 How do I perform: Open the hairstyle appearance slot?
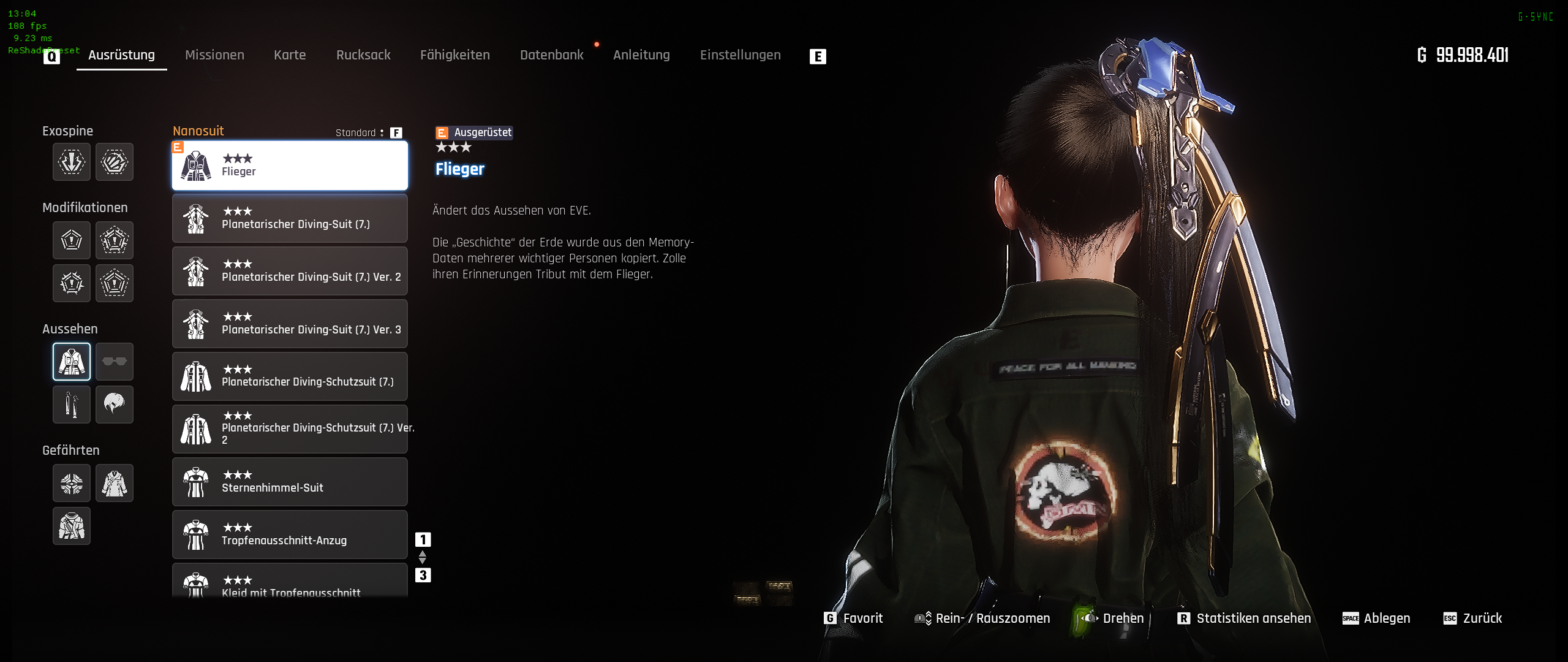coord(115,405)
